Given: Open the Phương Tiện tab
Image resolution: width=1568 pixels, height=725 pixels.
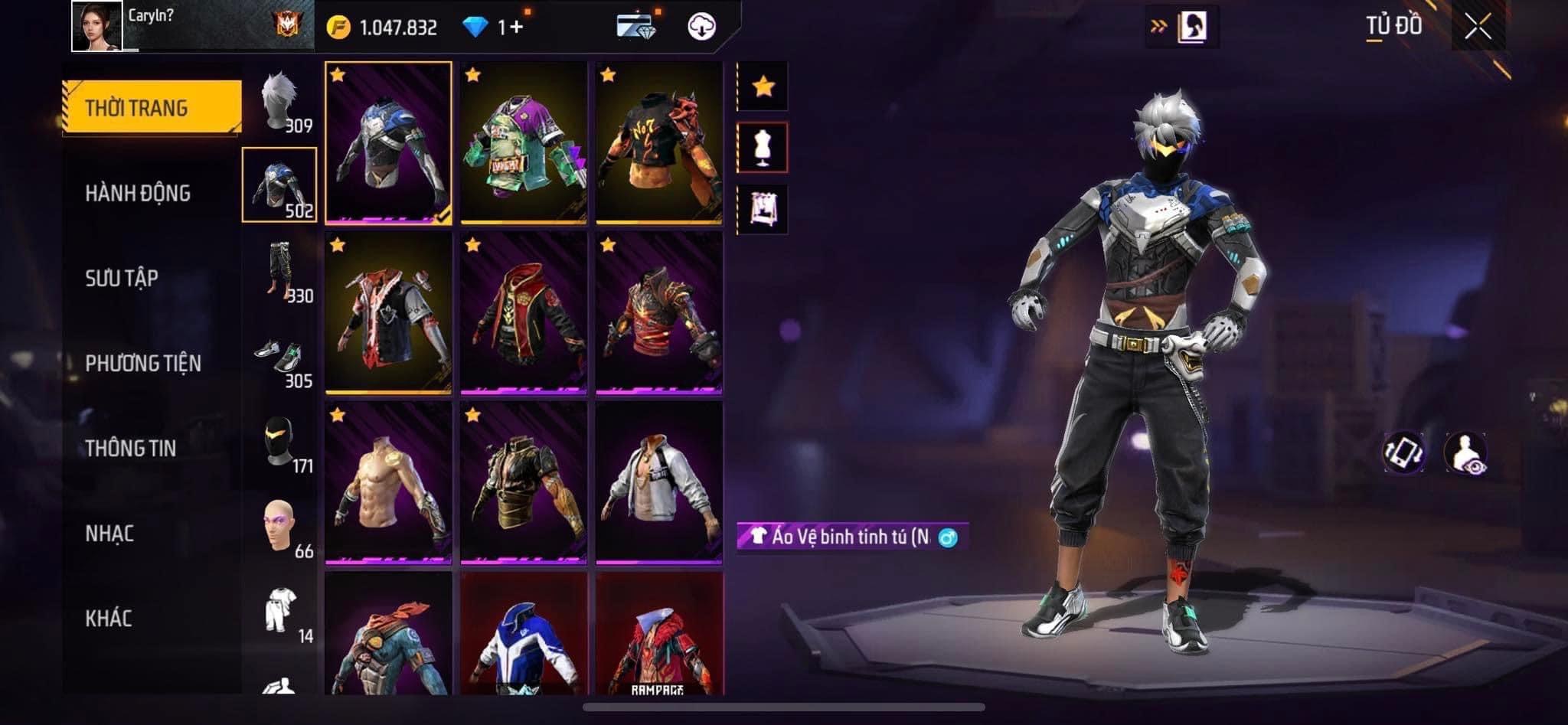Looking at the screenshot, I should 143,363.
